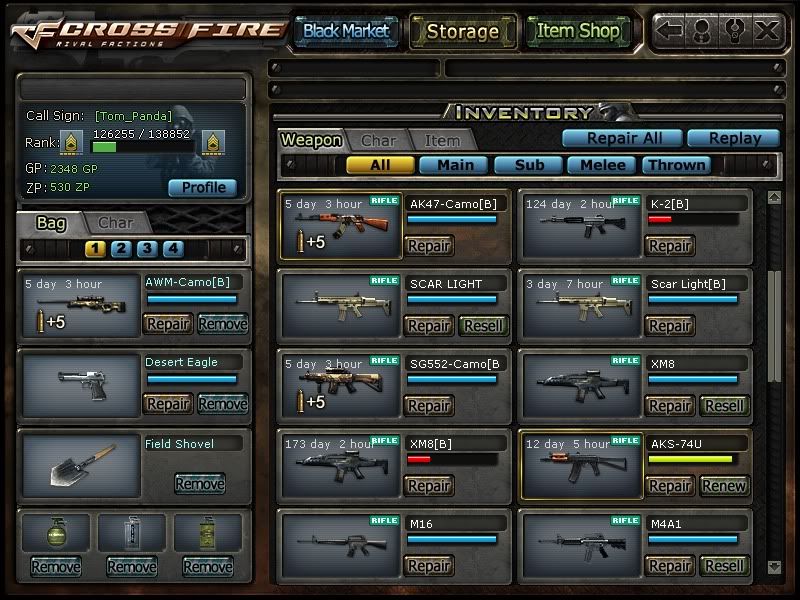This screenshot has height=600, width=800.
Task: Switch inventory to the Item tab
Action: 441,141
